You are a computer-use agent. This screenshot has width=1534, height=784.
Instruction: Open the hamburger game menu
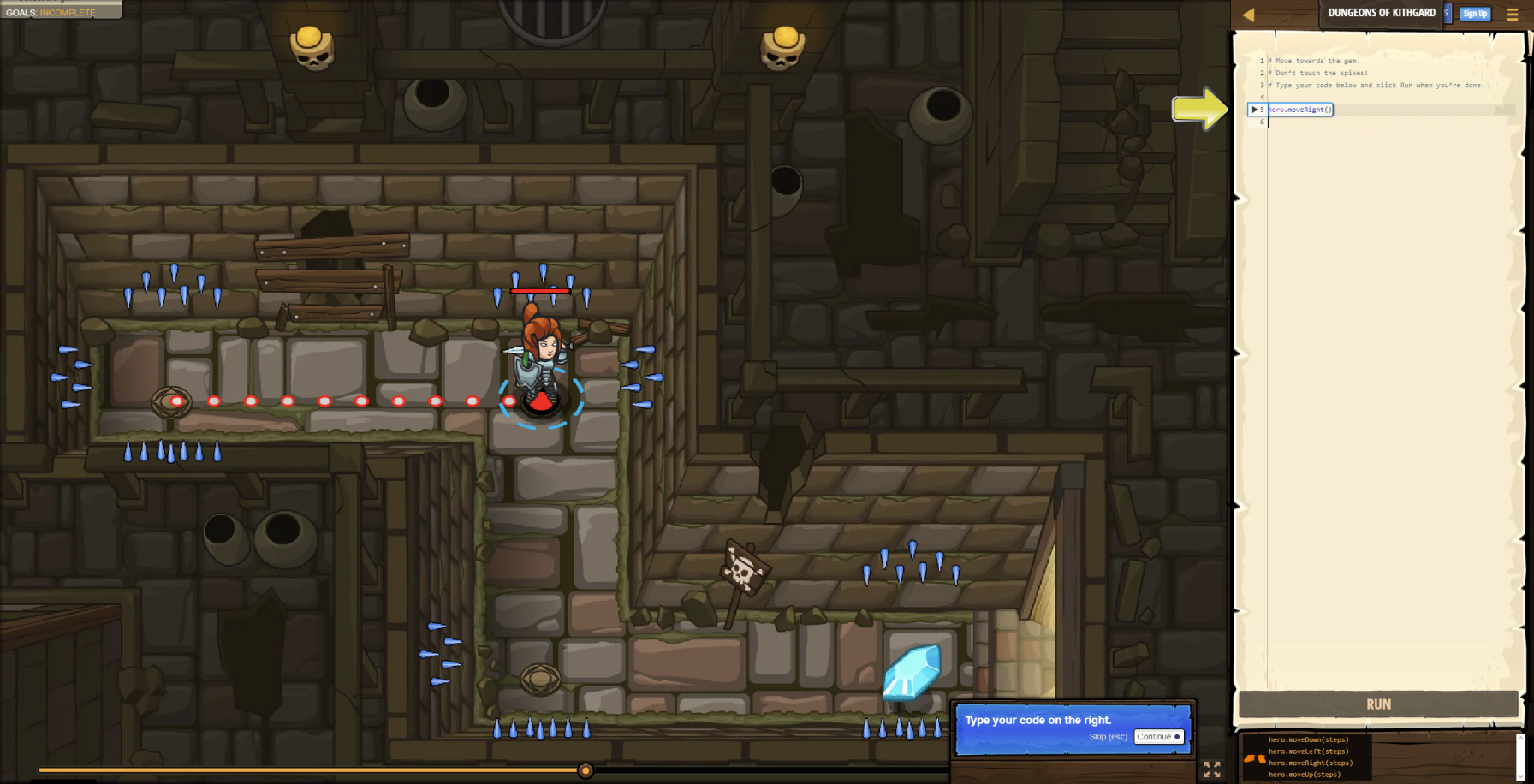pos(1513,15)
